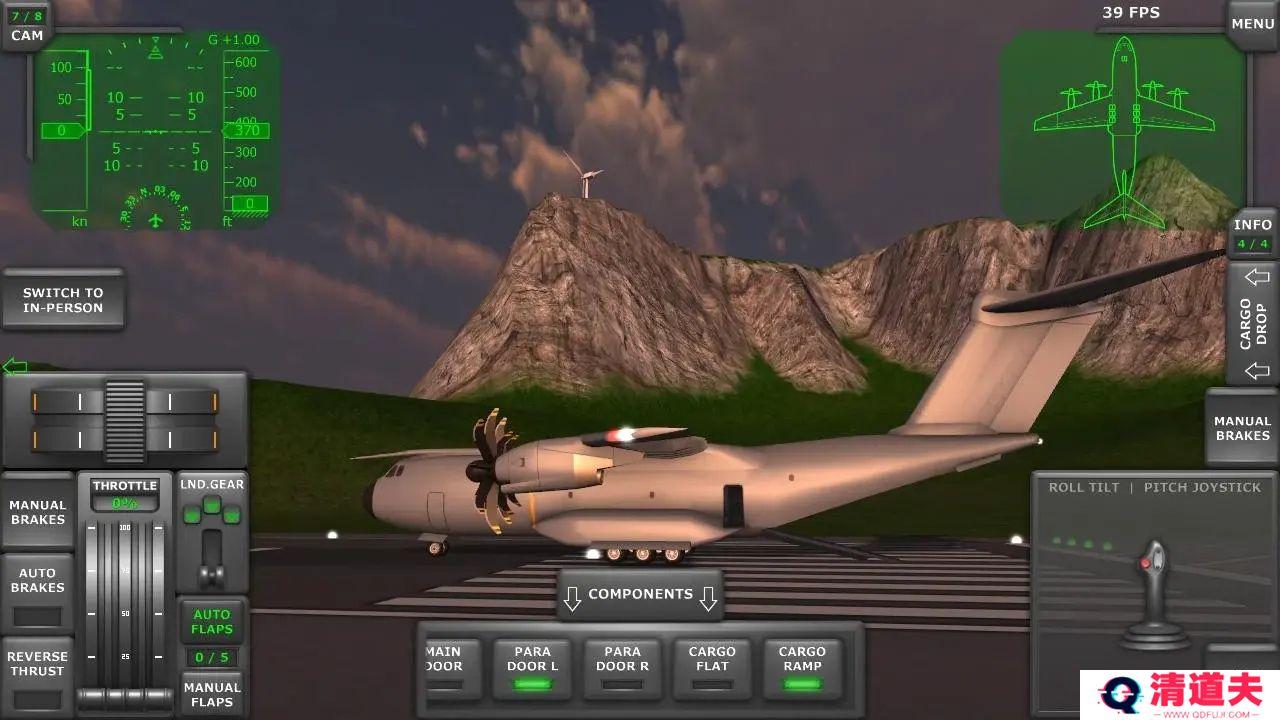Toggle the CARGO FLAT component

[x=712, y=668]
